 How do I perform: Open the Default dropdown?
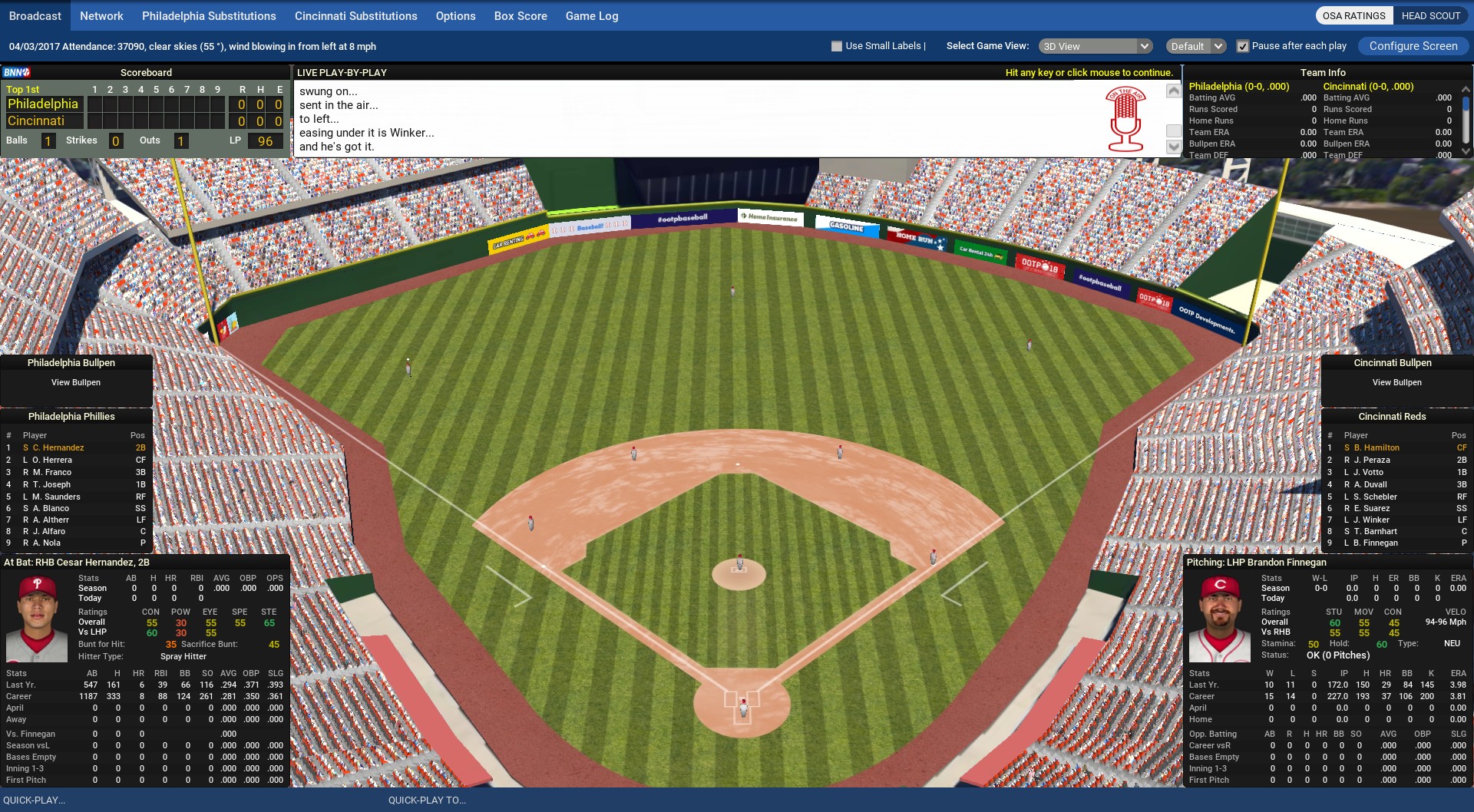click(x=1195, y=46)
